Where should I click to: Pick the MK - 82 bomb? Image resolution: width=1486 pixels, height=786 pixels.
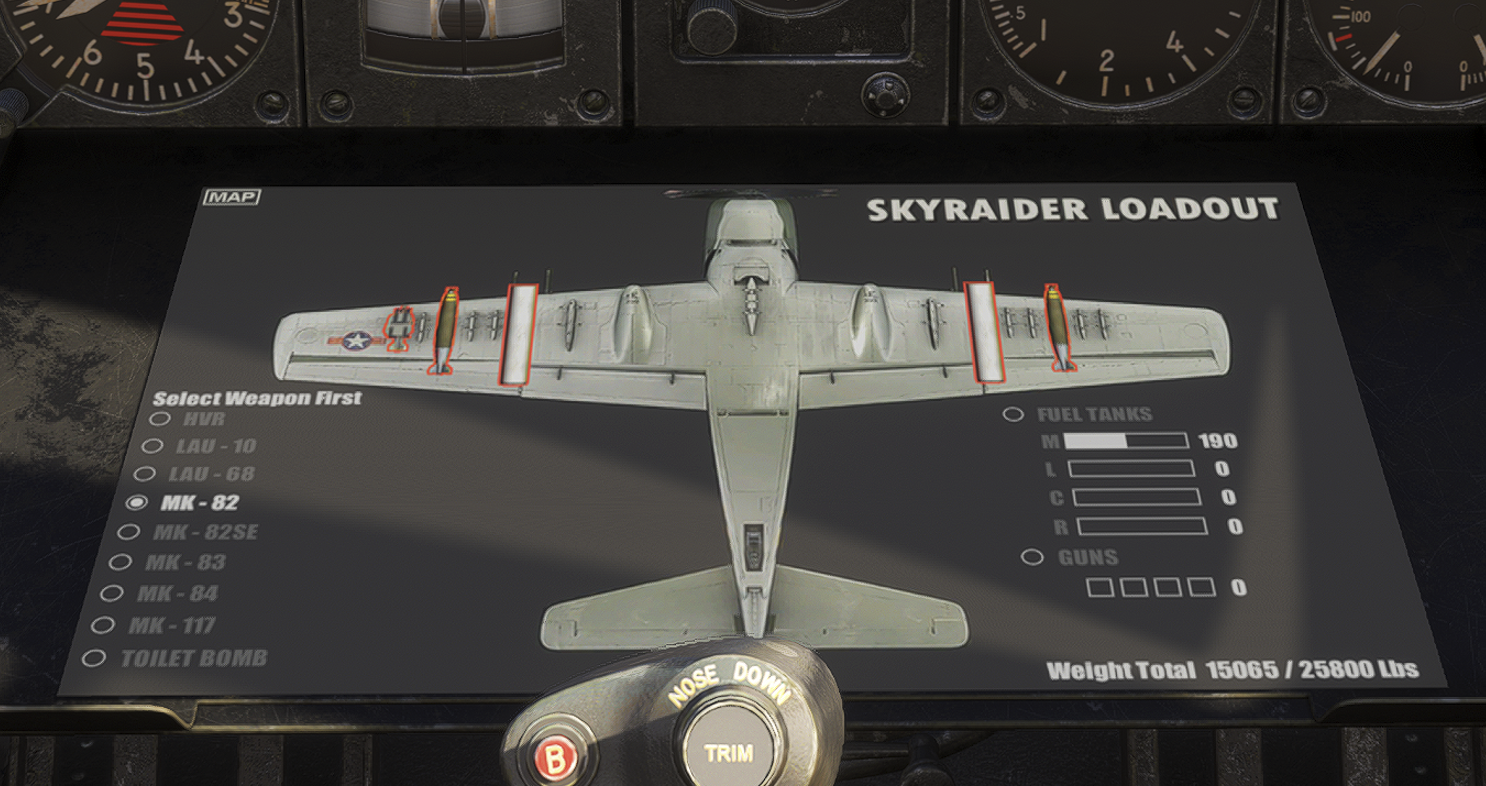[x=138, y=502]
